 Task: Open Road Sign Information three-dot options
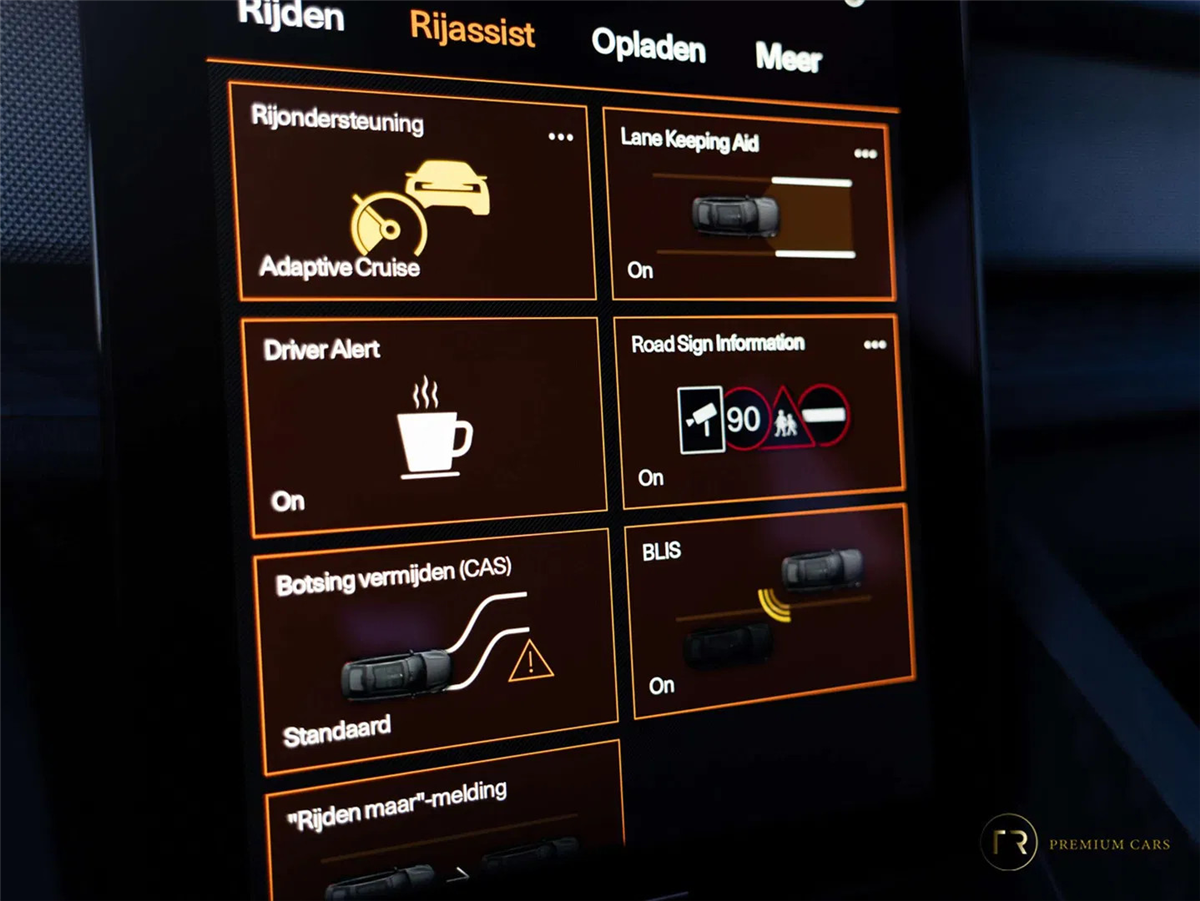pos(875,345)
